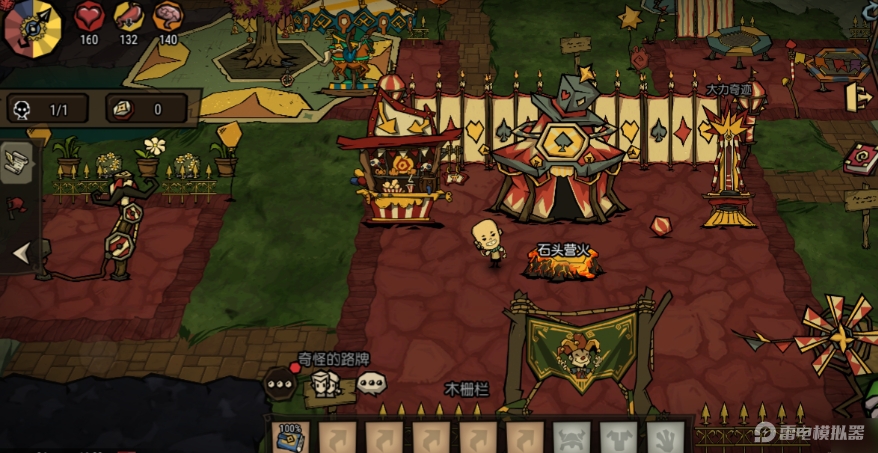The width and height of the screenshot is (878, 453).
Task: Tap the brain sanity icon
Action: (x=167, y=17)
